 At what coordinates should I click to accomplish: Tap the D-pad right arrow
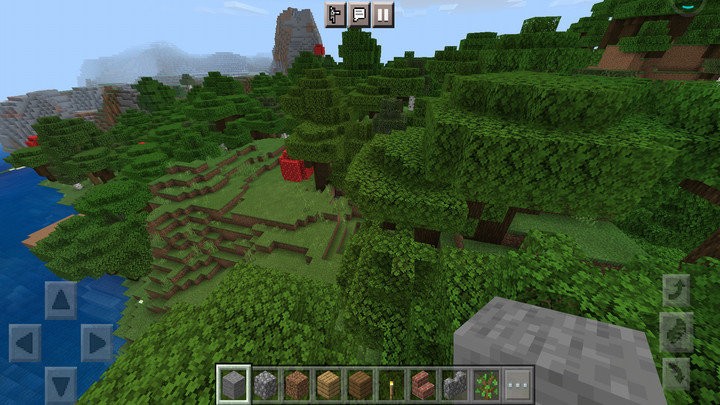tap(96, 343)
